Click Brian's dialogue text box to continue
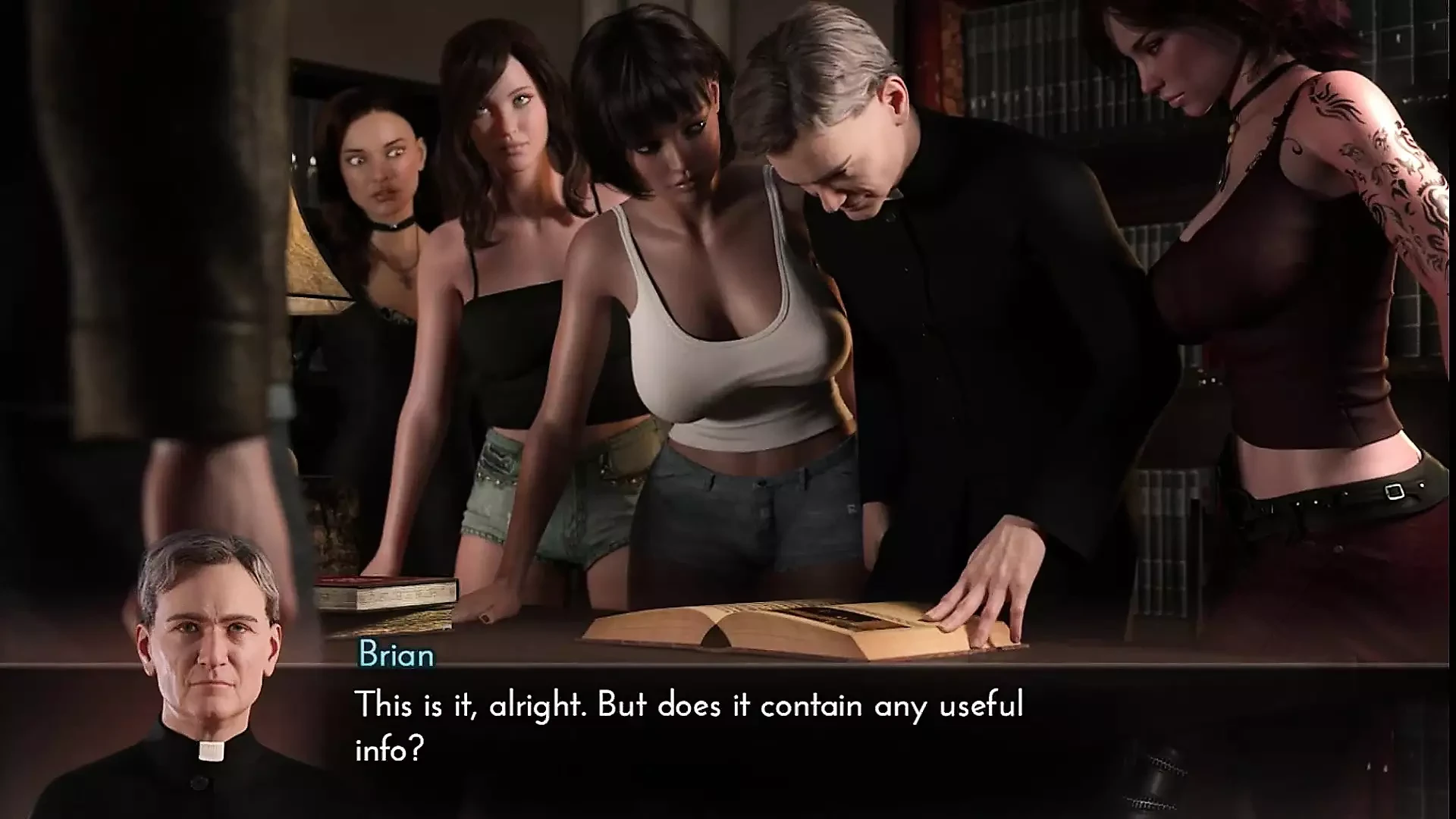The height and width of the screenshot is (819, 1456). (x=689, y=726)
